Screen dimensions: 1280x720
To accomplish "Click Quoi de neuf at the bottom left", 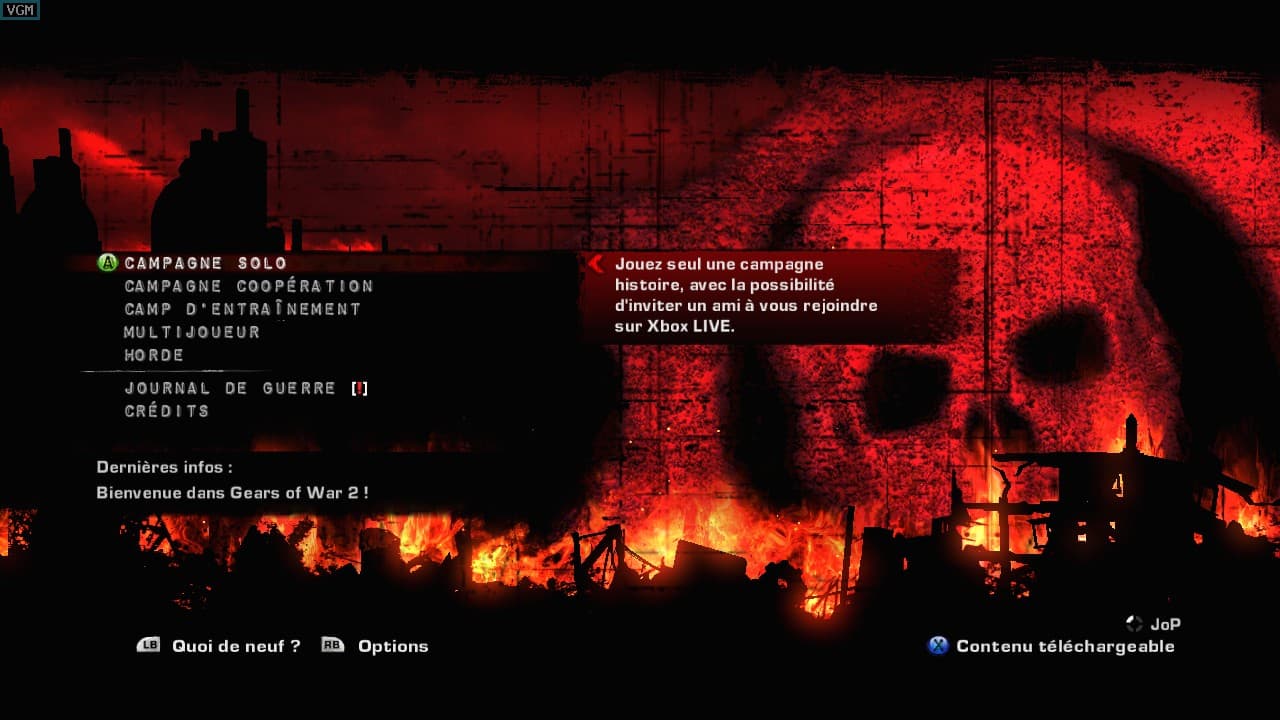I will 235,646.
